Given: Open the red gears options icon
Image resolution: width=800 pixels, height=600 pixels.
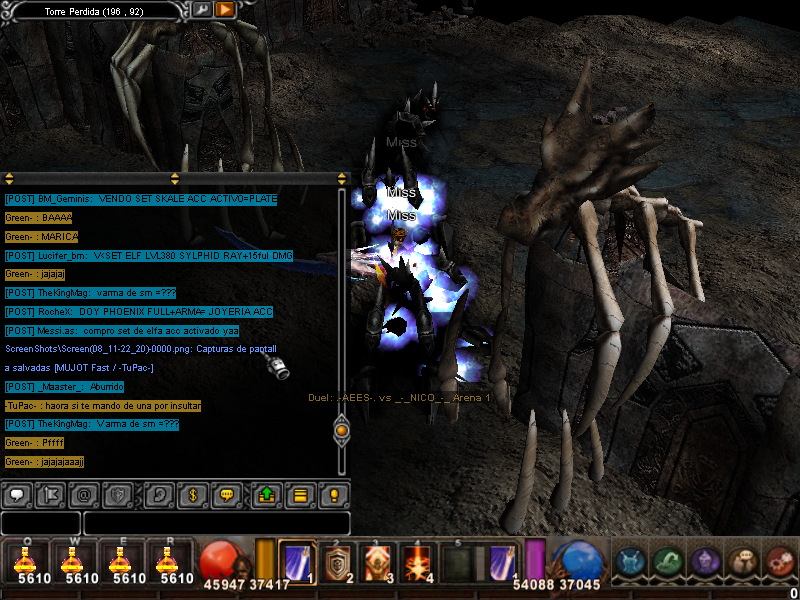Looking at the screenshot, I should click(779, 561).
